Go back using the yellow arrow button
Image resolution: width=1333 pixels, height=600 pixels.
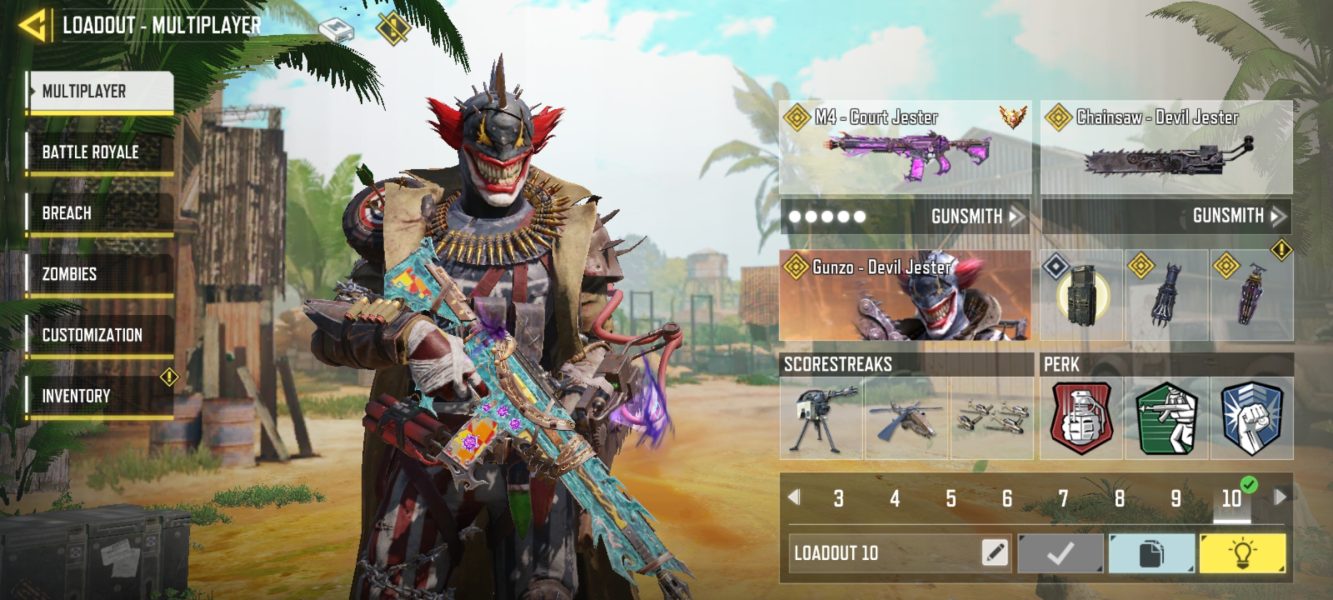point(34,25)
